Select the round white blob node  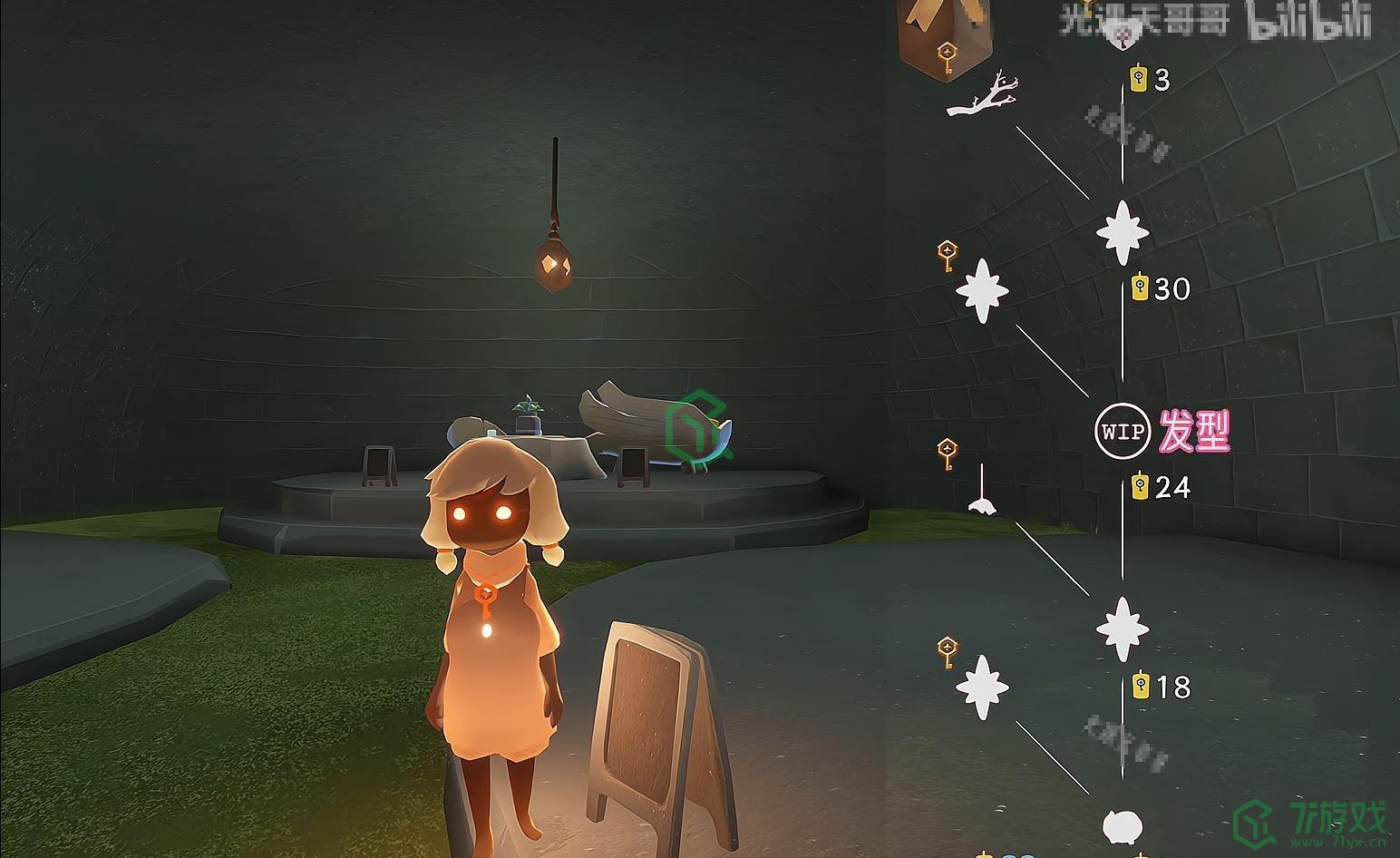click(1123, 826)
